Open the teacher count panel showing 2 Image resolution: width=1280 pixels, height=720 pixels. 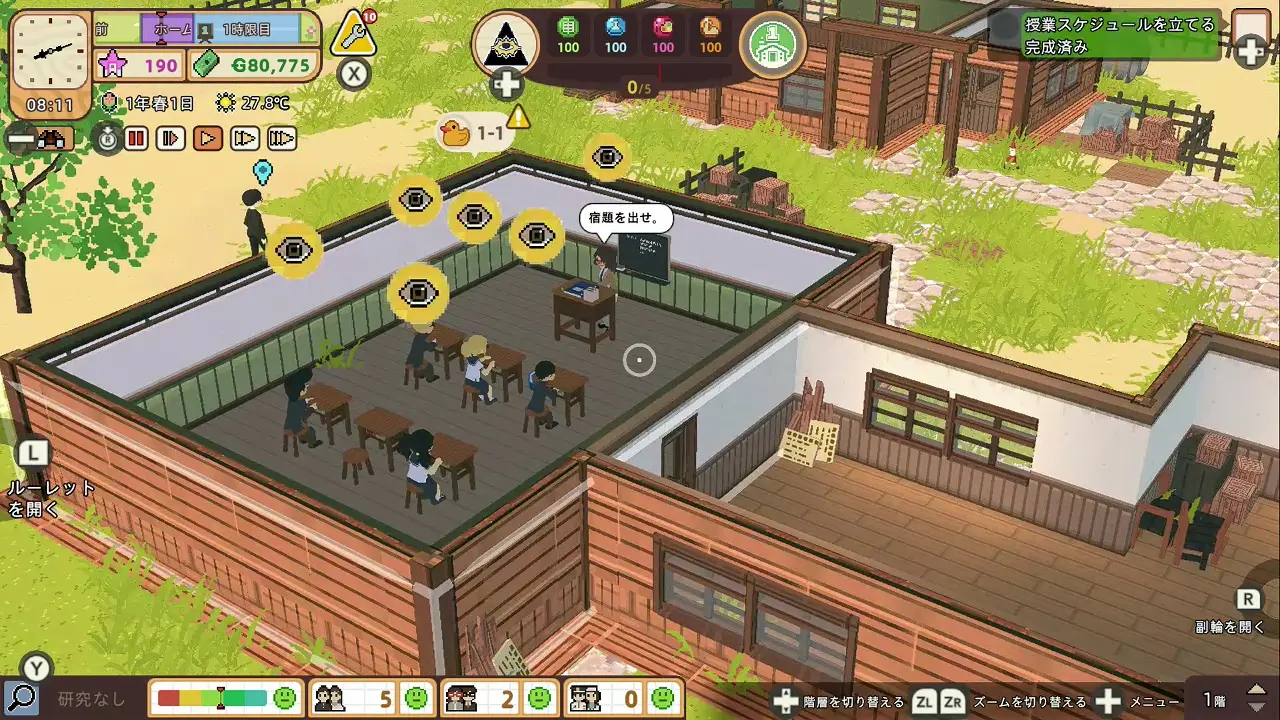tap(497, 698)
